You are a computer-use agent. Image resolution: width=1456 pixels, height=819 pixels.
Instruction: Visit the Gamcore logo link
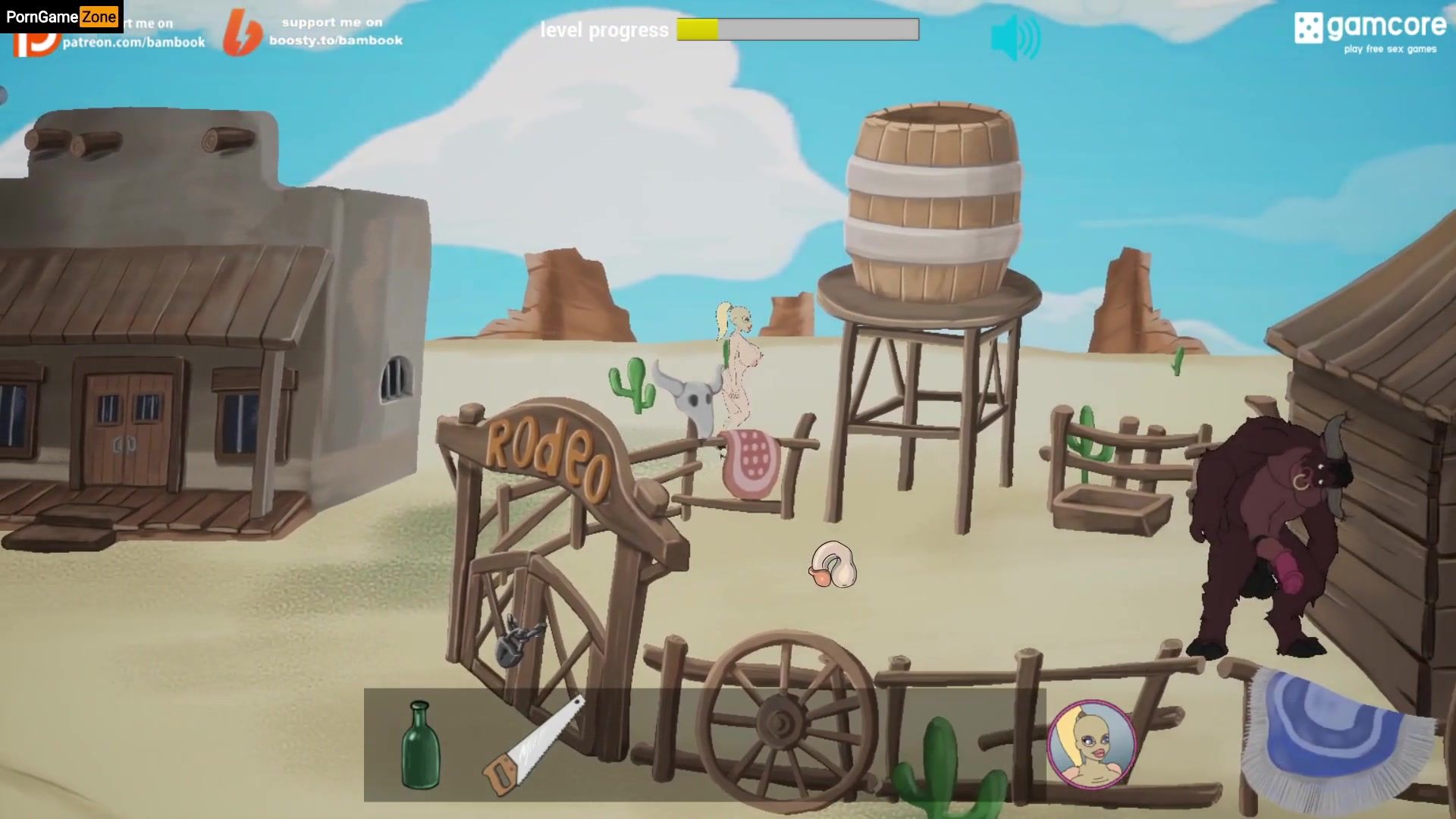(1370, 33)
